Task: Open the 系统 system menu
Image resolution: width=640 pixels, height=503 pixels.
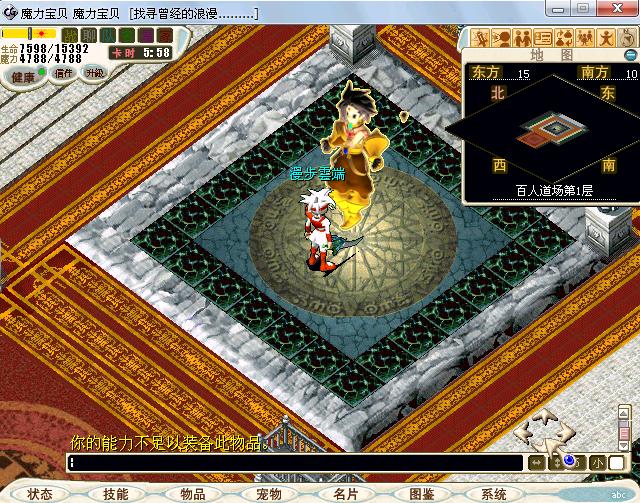Action: pos(494,494)
